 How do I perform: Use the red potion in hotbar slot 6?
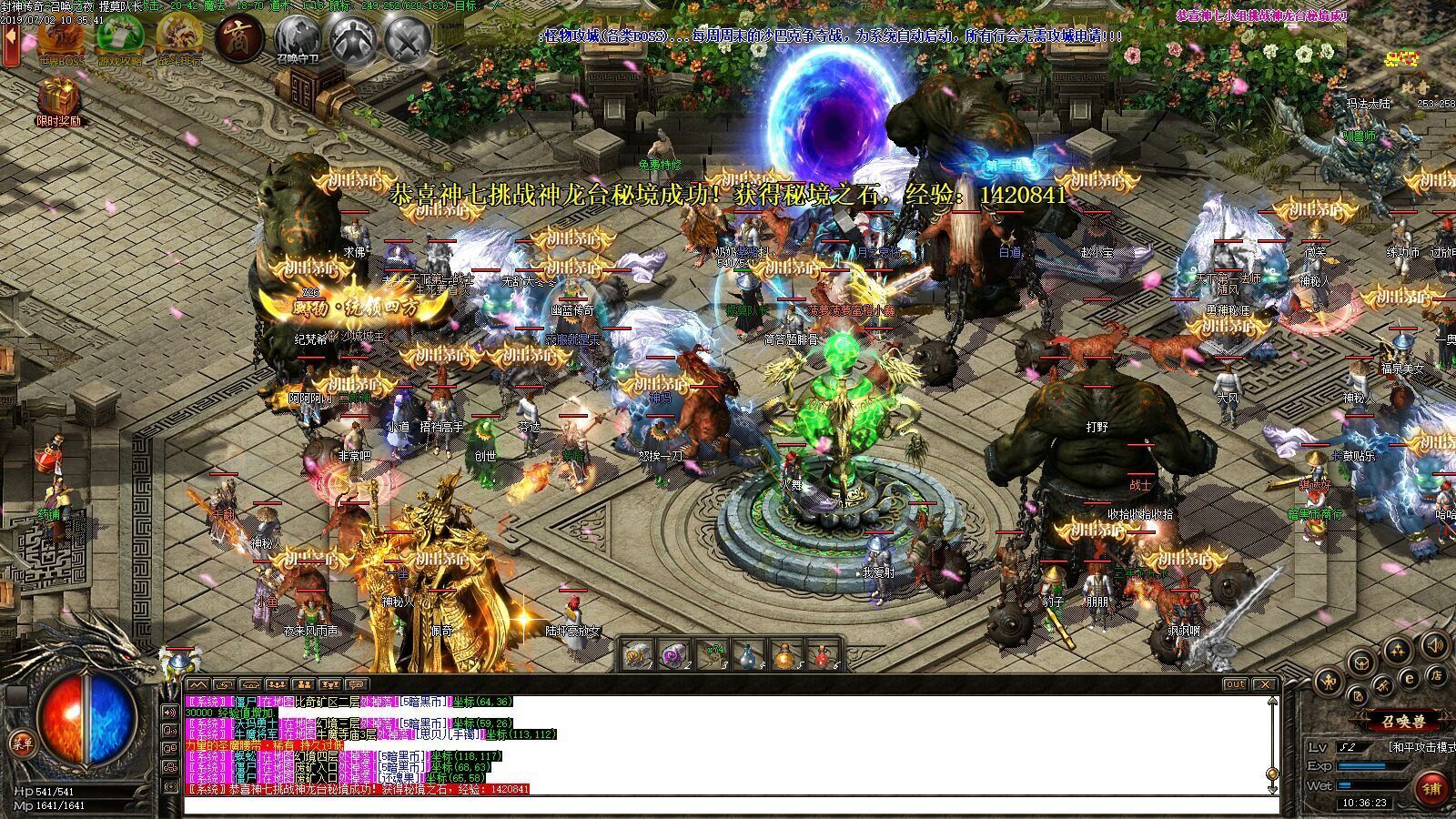coord(822,655)
